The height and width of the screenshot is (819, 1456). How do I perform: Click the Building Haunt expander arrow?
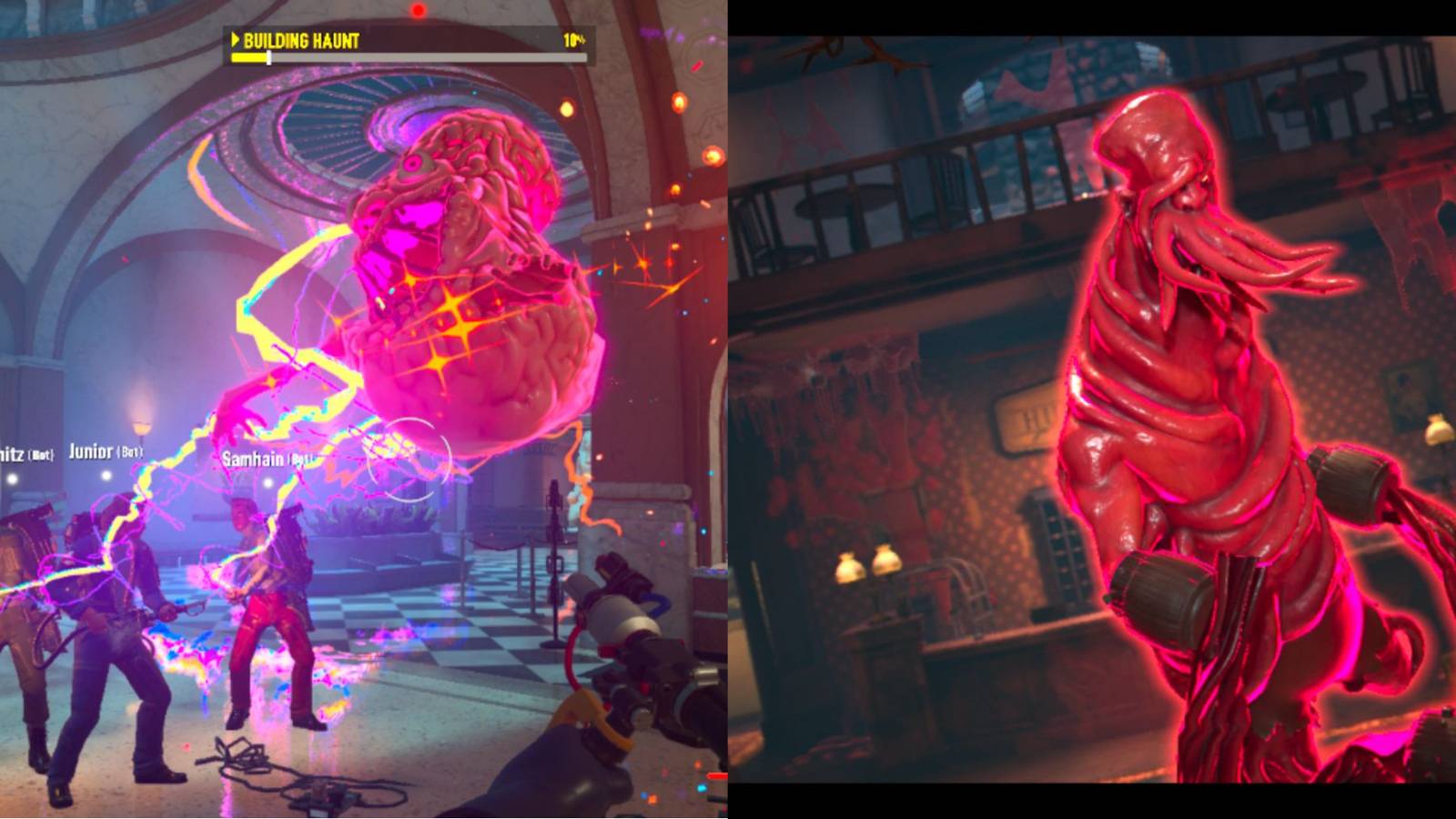236,40
